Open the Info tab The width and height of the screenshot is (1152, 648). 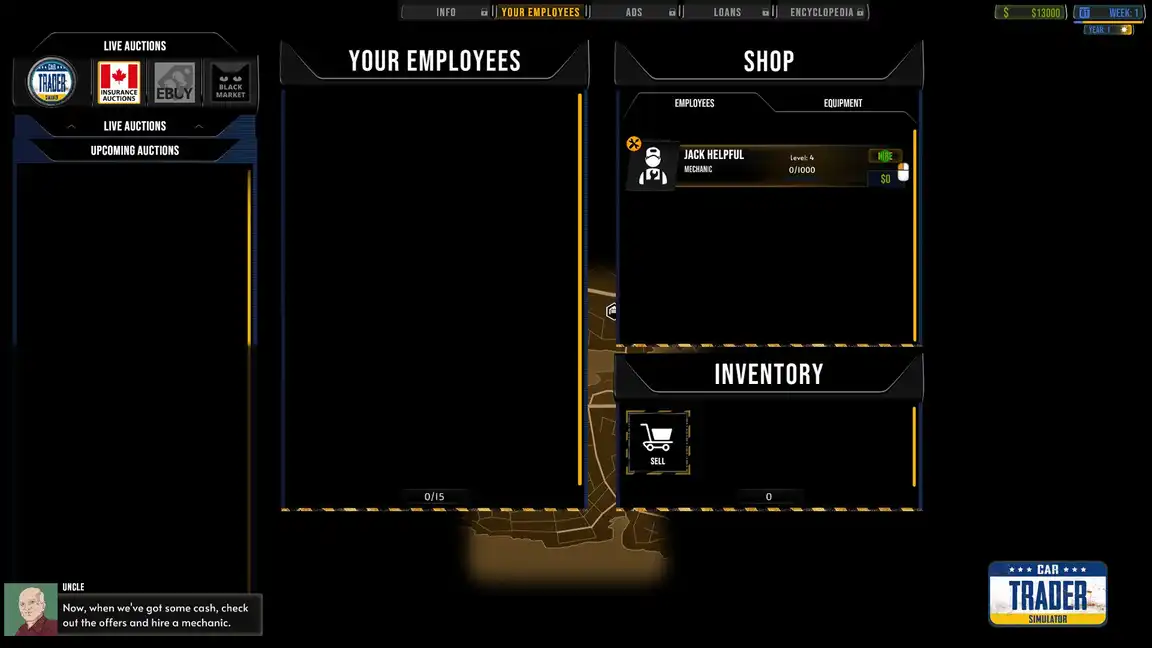click(x=446, y=12)
